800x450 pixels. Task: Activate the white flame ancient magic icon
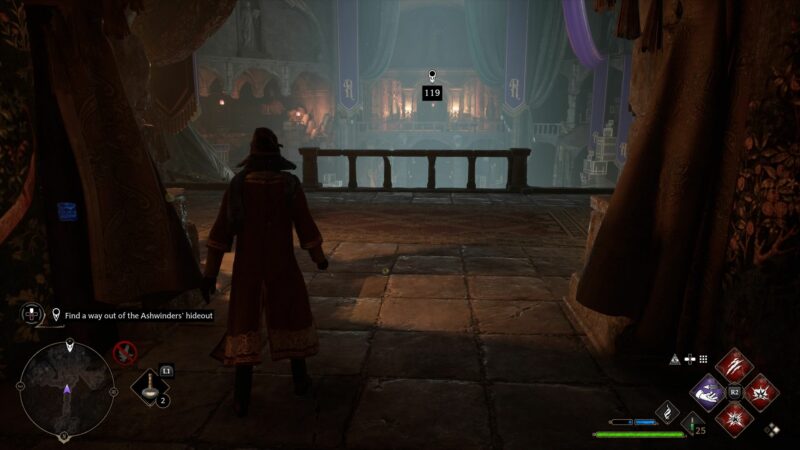coord(667,411)
